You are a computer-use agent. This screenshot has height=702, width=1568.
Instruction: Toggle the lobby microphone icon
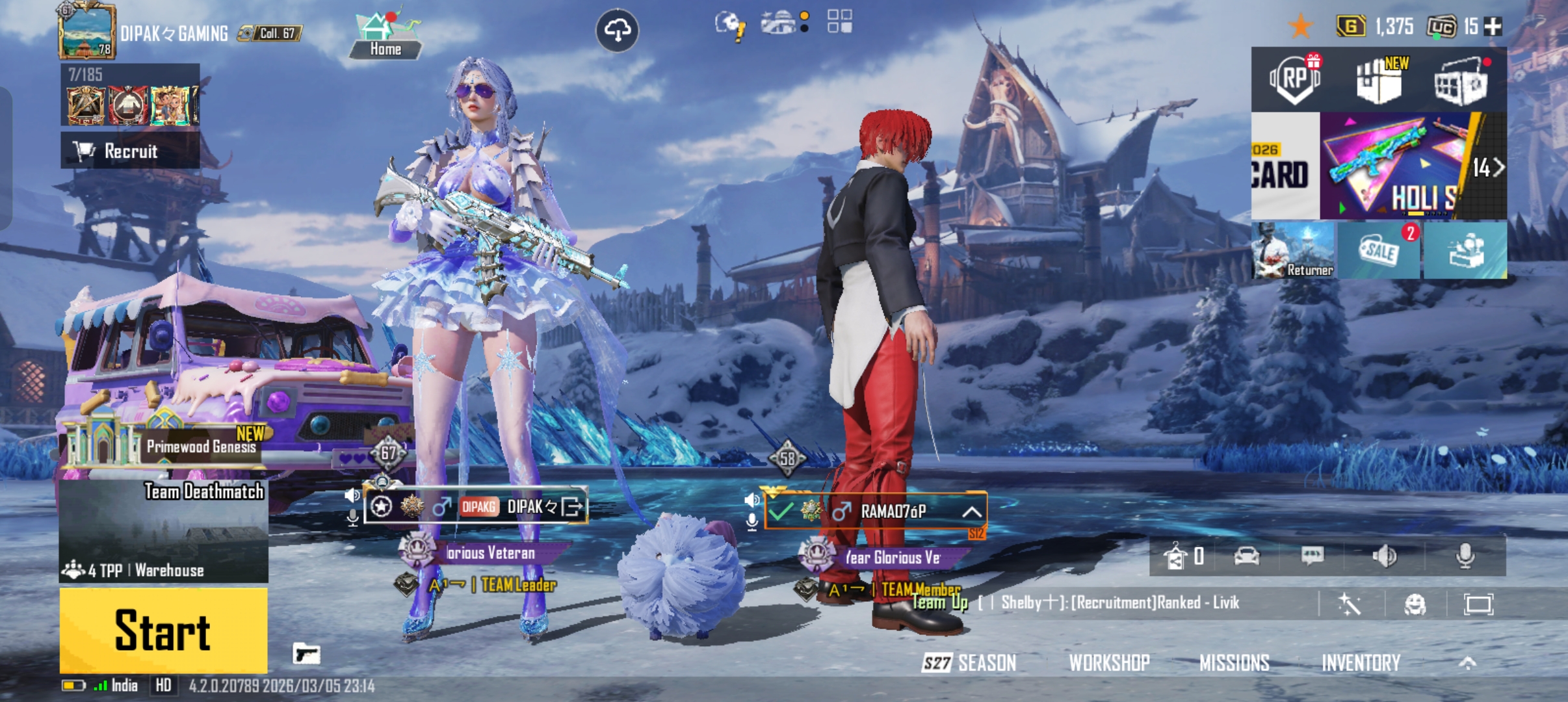(1465, 556)
